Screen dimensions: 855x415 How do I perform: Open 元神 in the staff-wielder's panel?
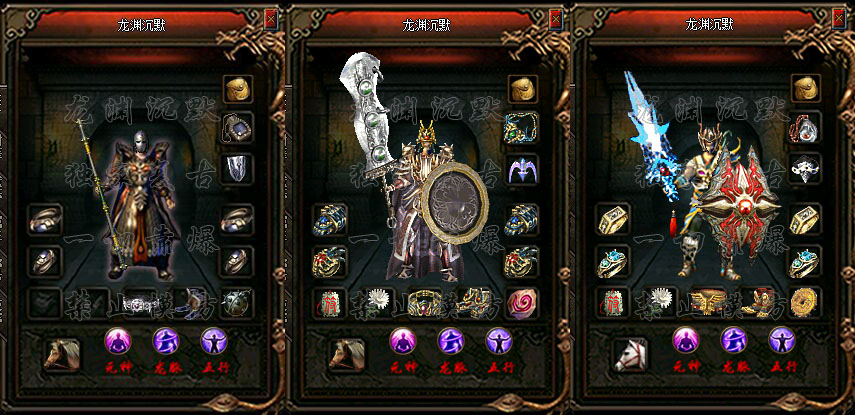point(120,343)
